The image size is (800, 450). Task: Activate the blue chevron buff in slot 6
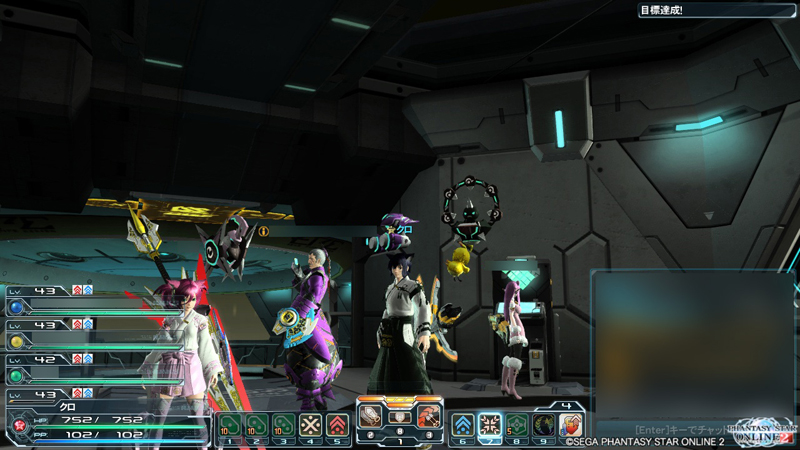pos(463,425)
